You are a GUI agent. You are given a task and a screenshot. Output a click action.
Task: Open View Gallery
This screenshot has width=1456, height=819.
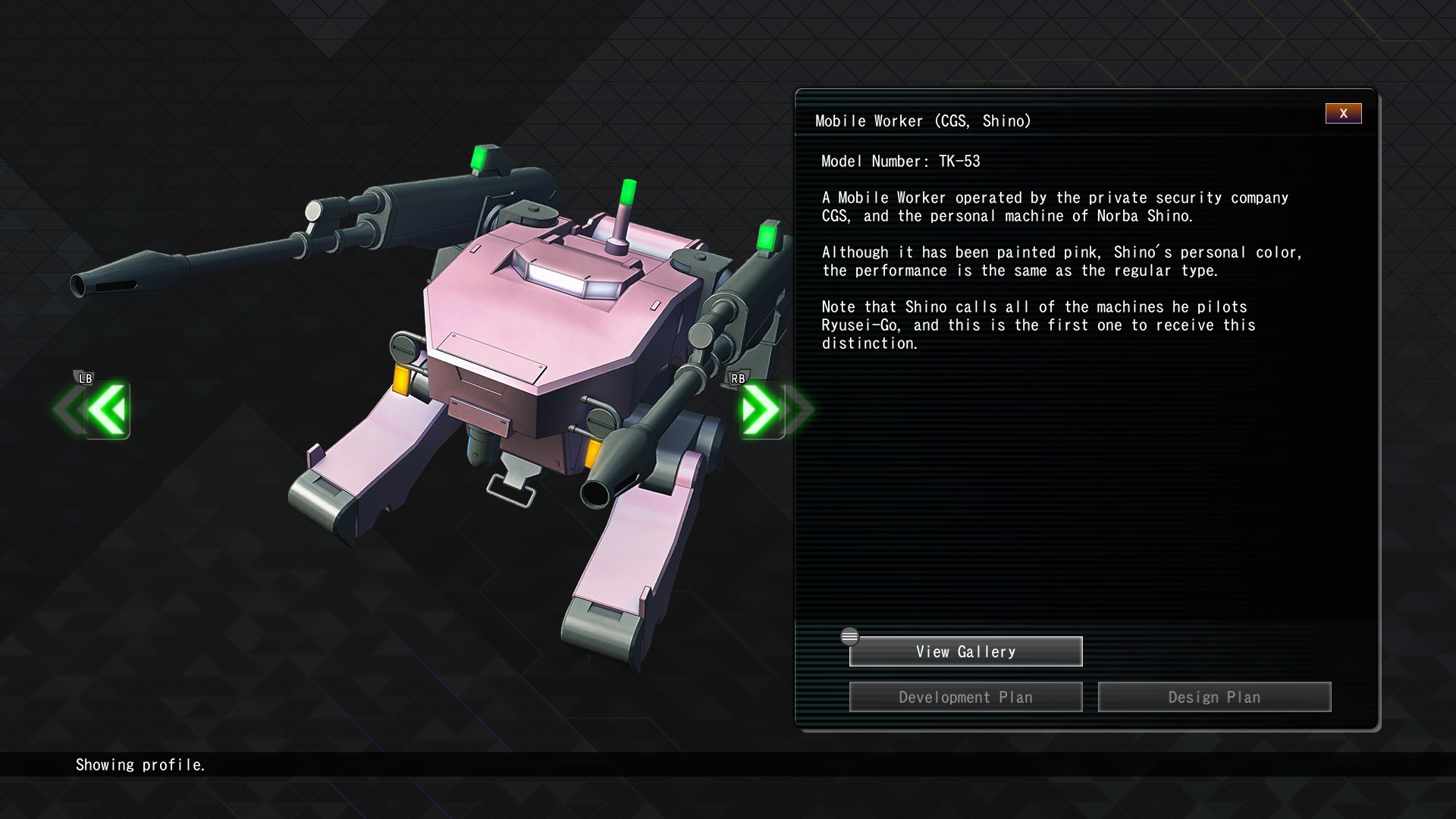(x=965, y=651)
